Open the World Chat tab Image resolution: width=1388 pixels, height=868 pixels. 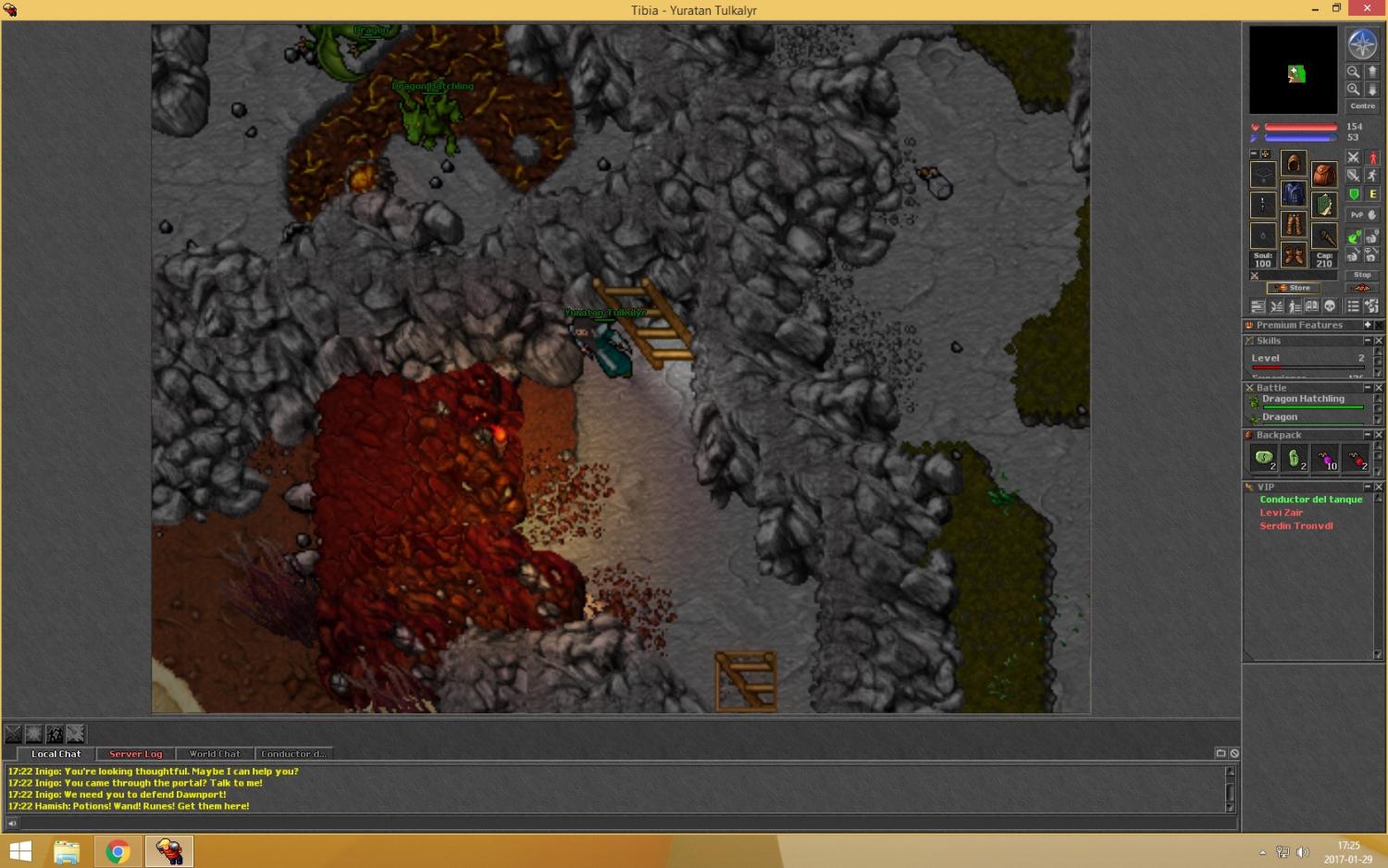coord(214,754)
